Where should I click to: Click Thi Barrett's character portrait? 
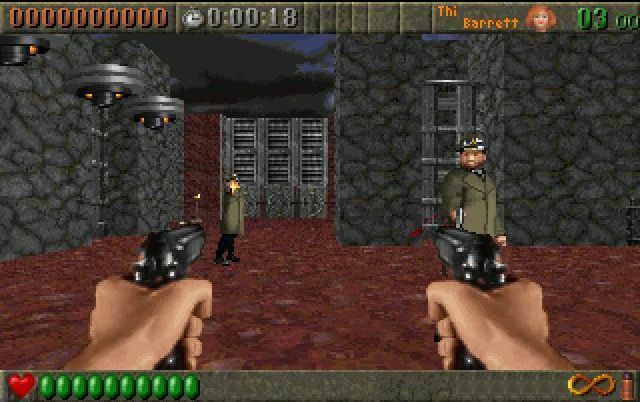[541, 17]
